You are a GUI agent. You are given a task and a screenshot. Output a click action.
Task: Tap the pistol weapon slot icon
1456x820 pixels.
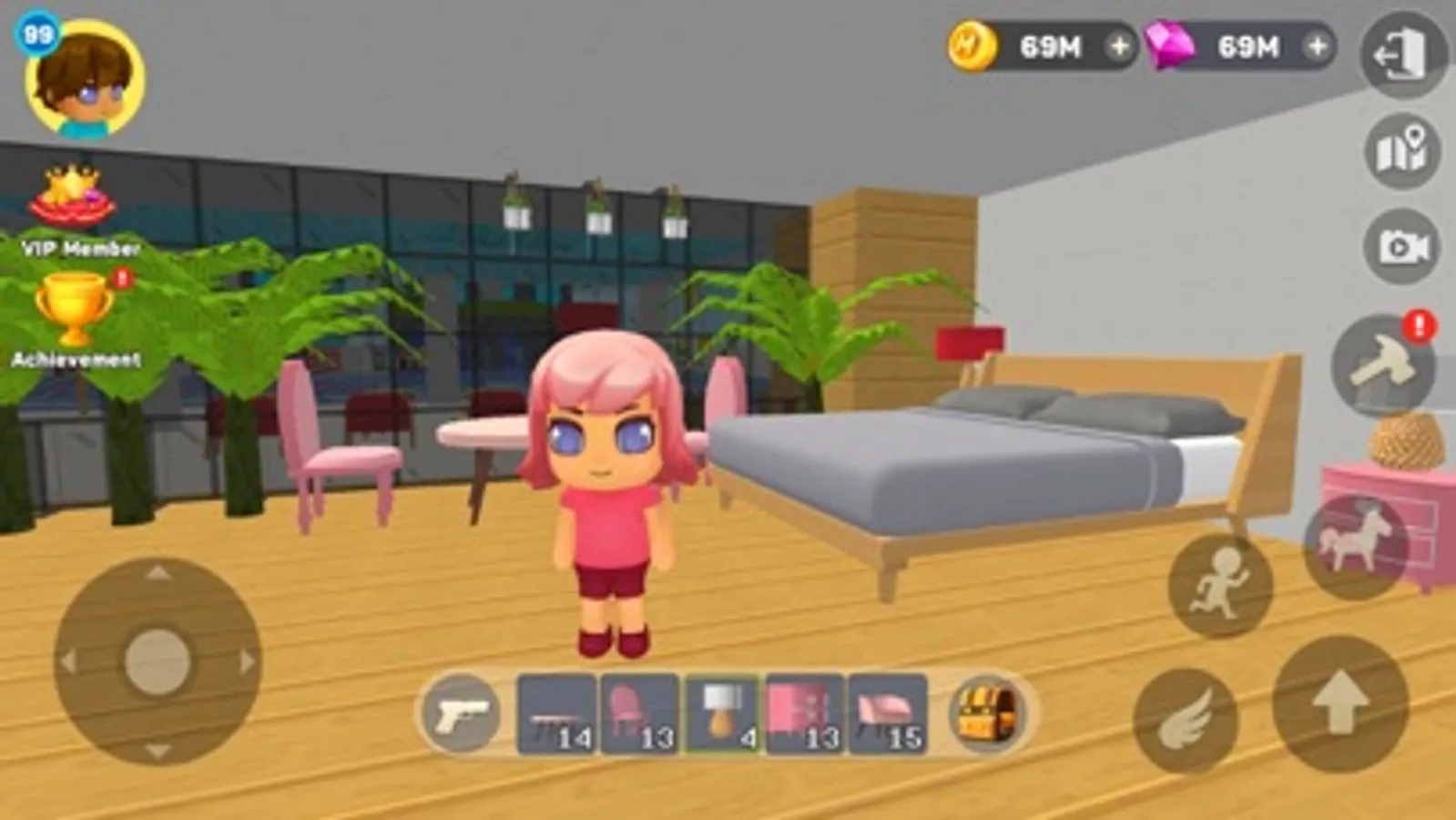click(x=461, y=718)
